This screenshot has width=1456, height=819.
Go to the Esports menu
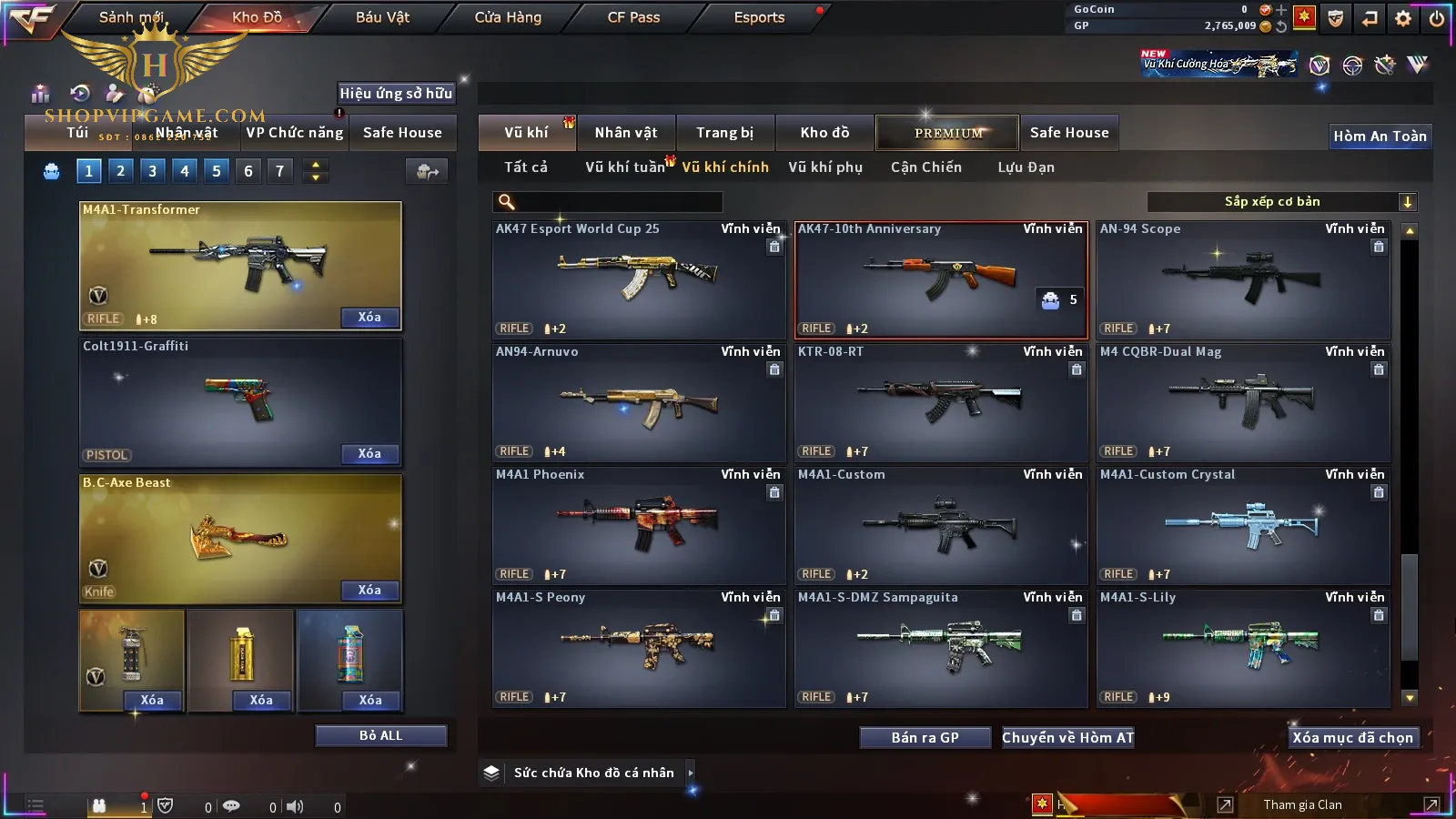click(x=759, y=17)
